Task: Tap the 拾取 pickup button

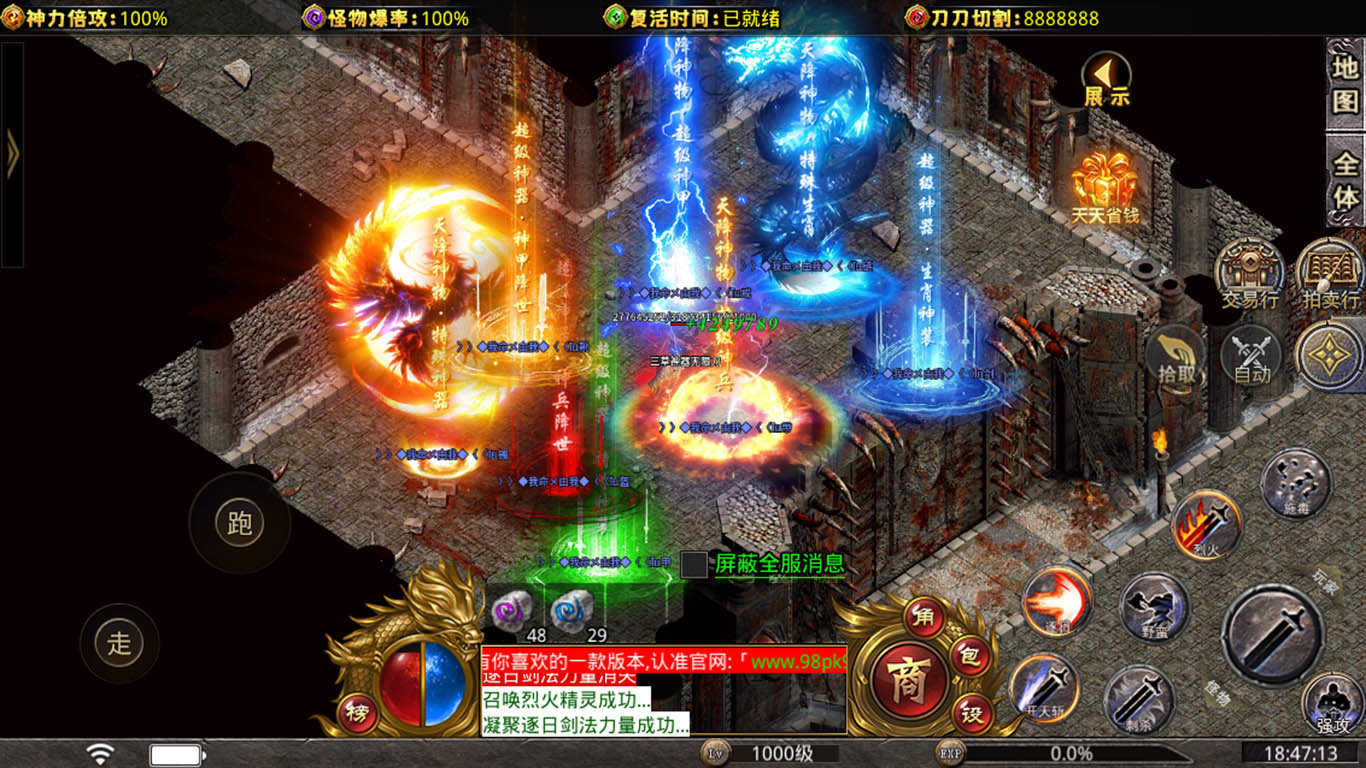Action: tap(1176, 357)
